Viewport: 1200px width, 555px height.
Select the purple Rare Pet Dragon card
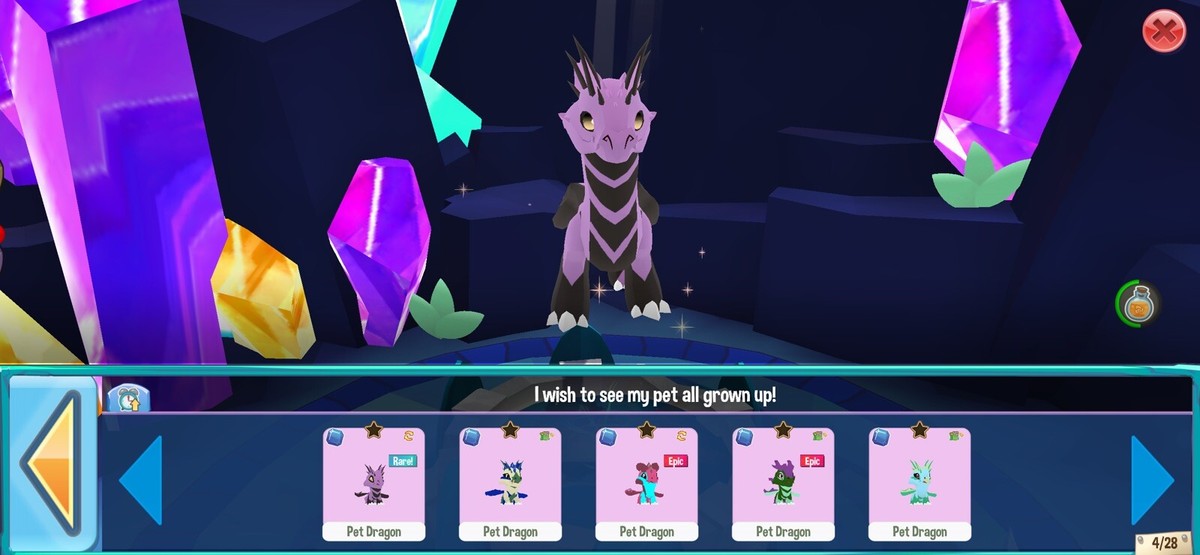coord(374,483)
